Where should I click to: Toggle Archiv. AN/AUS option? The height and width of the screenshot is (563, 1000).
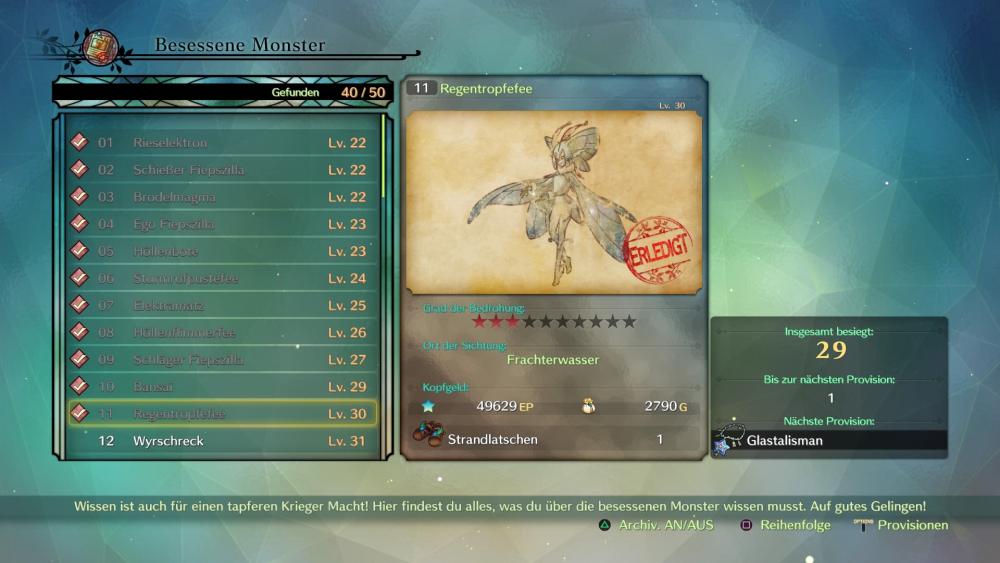click(x=656, y=525)
